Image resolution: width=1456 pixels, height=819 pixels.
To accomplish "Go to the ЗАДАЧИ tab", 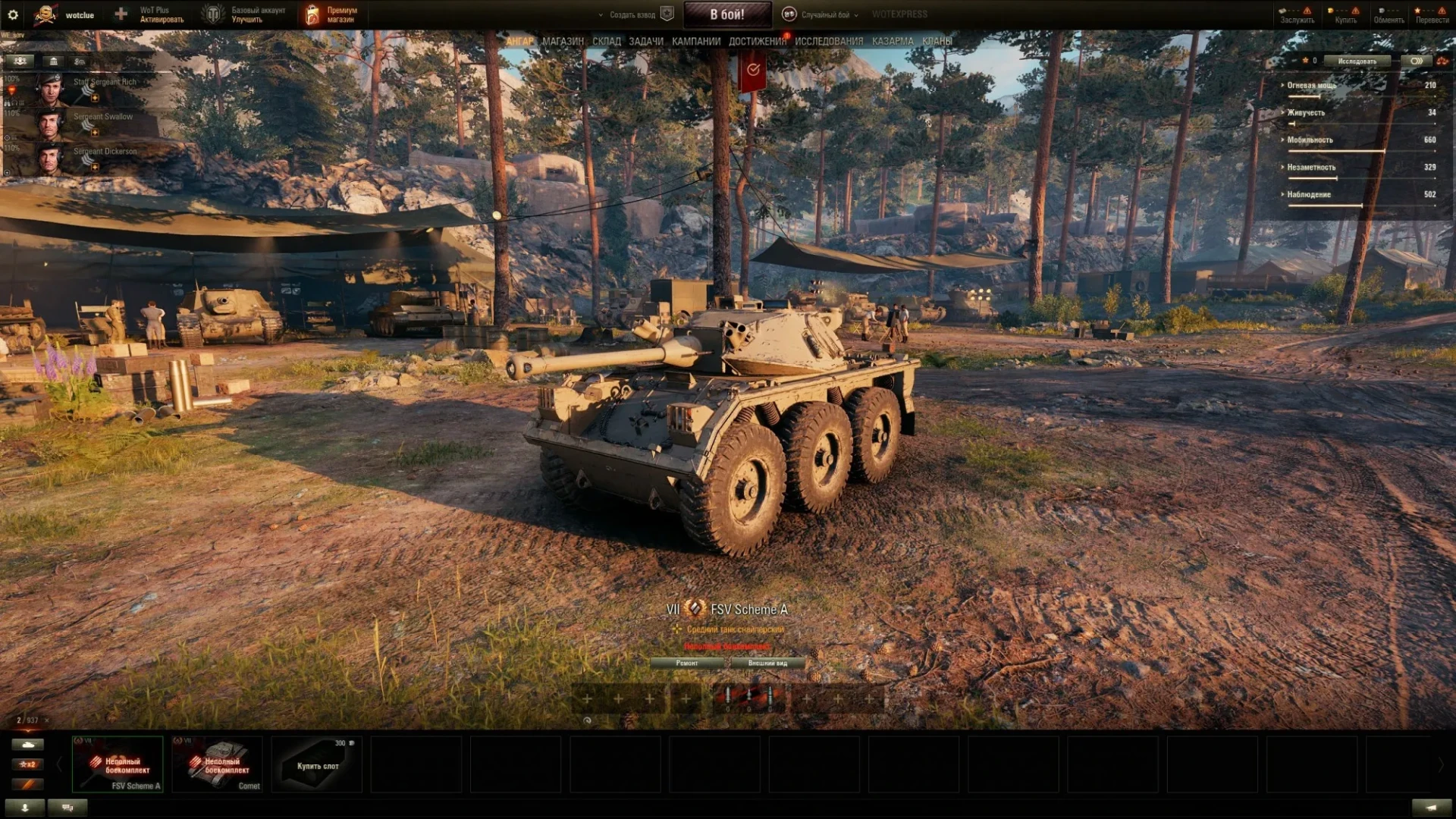I will pos(645,41).
